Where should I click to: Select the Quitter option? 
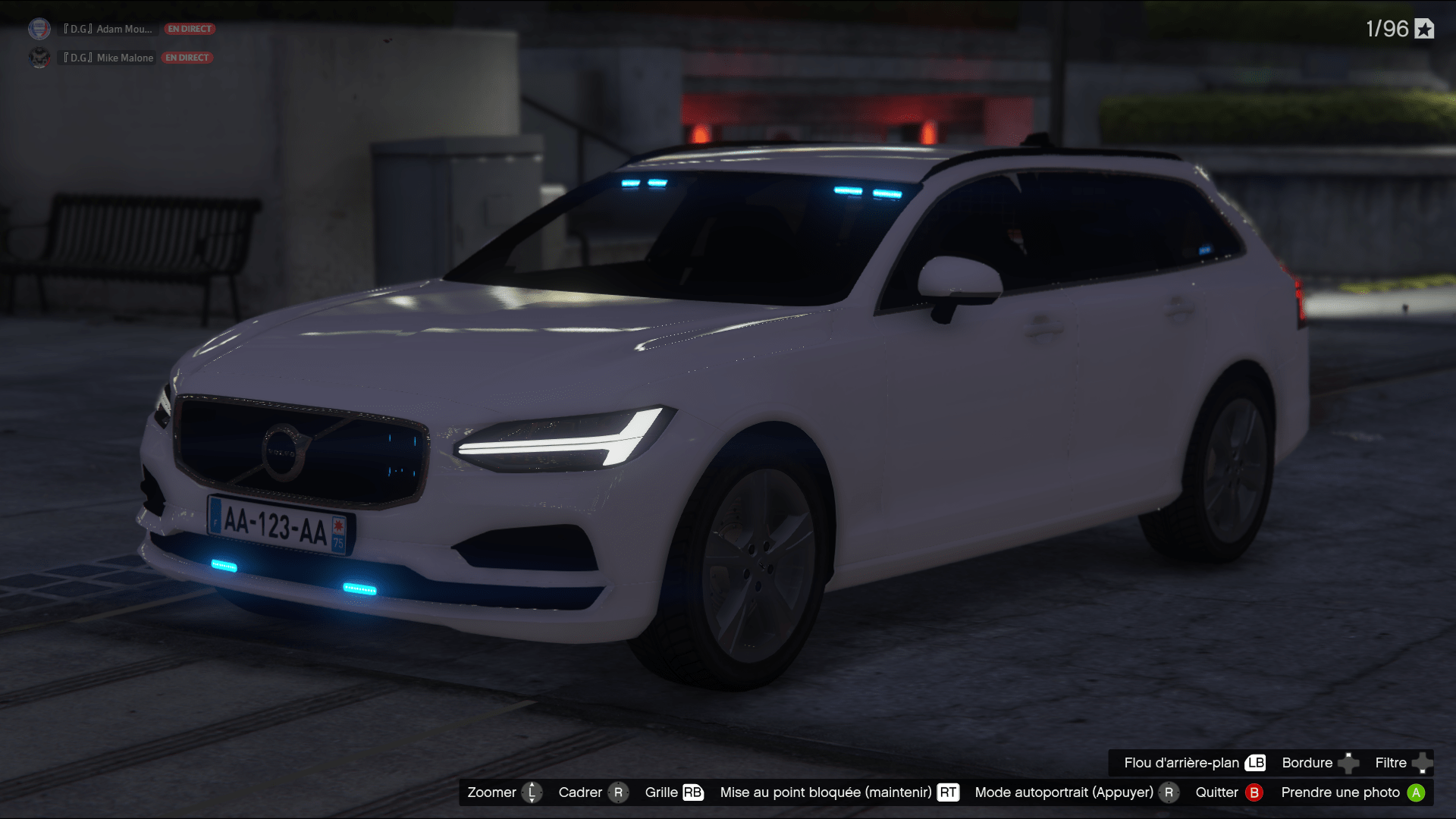pyautogui.click(x=1217, y=792)
